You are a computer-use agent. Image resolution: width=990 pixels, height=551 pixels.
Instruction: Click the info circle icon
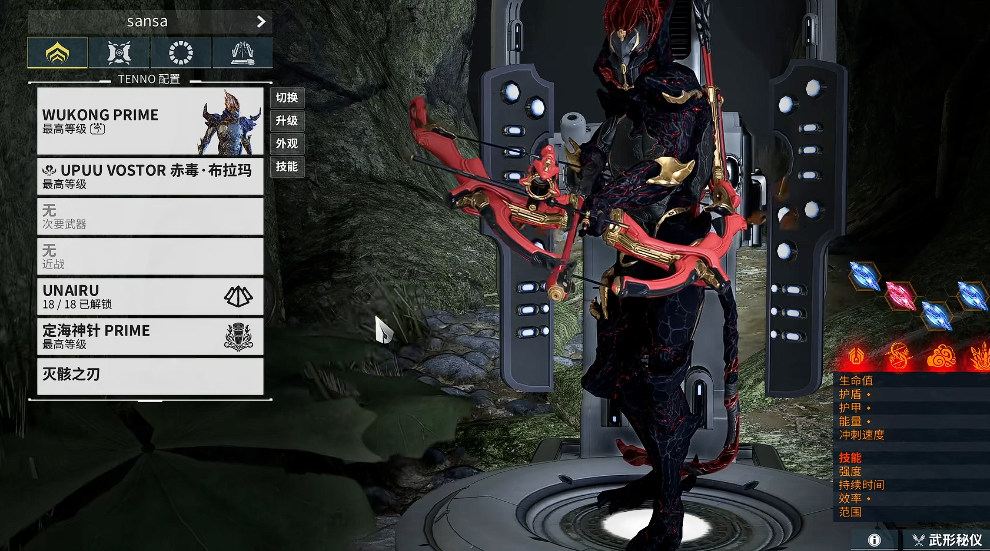(x=875, y=540)
